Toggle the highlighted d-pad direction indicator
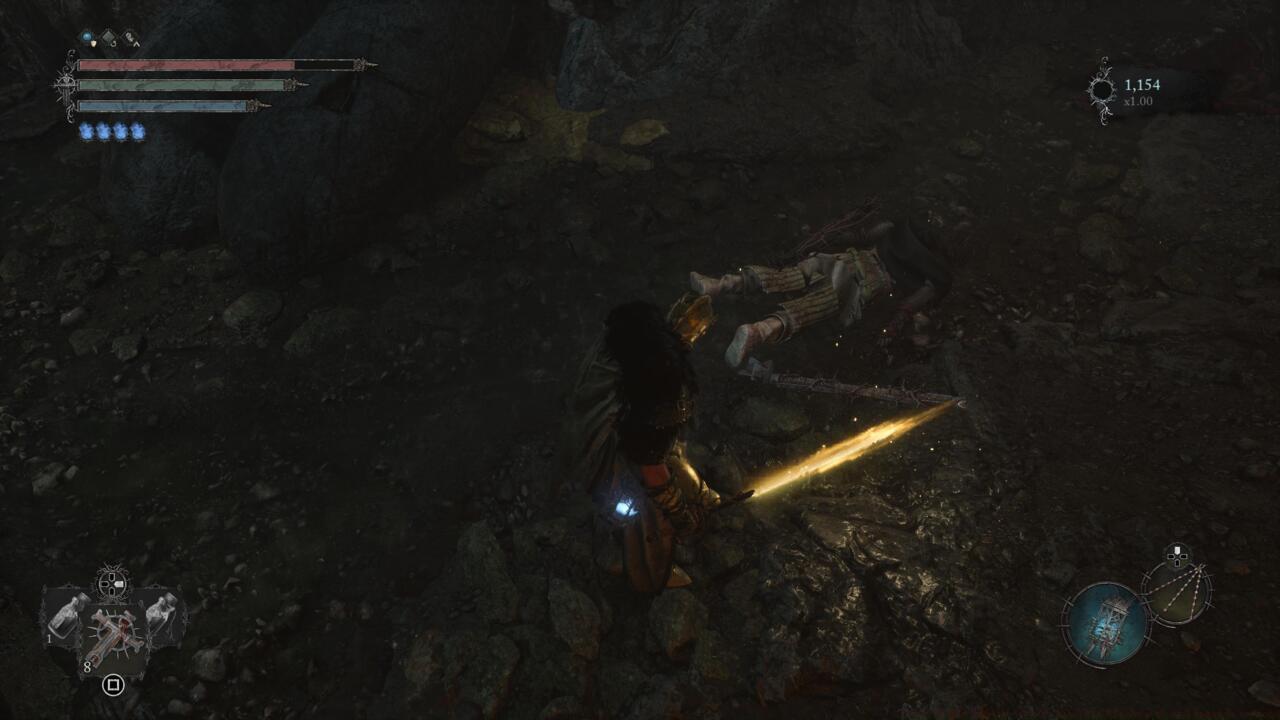This screenshot has height=720, width=1280. click(1177, 550)
